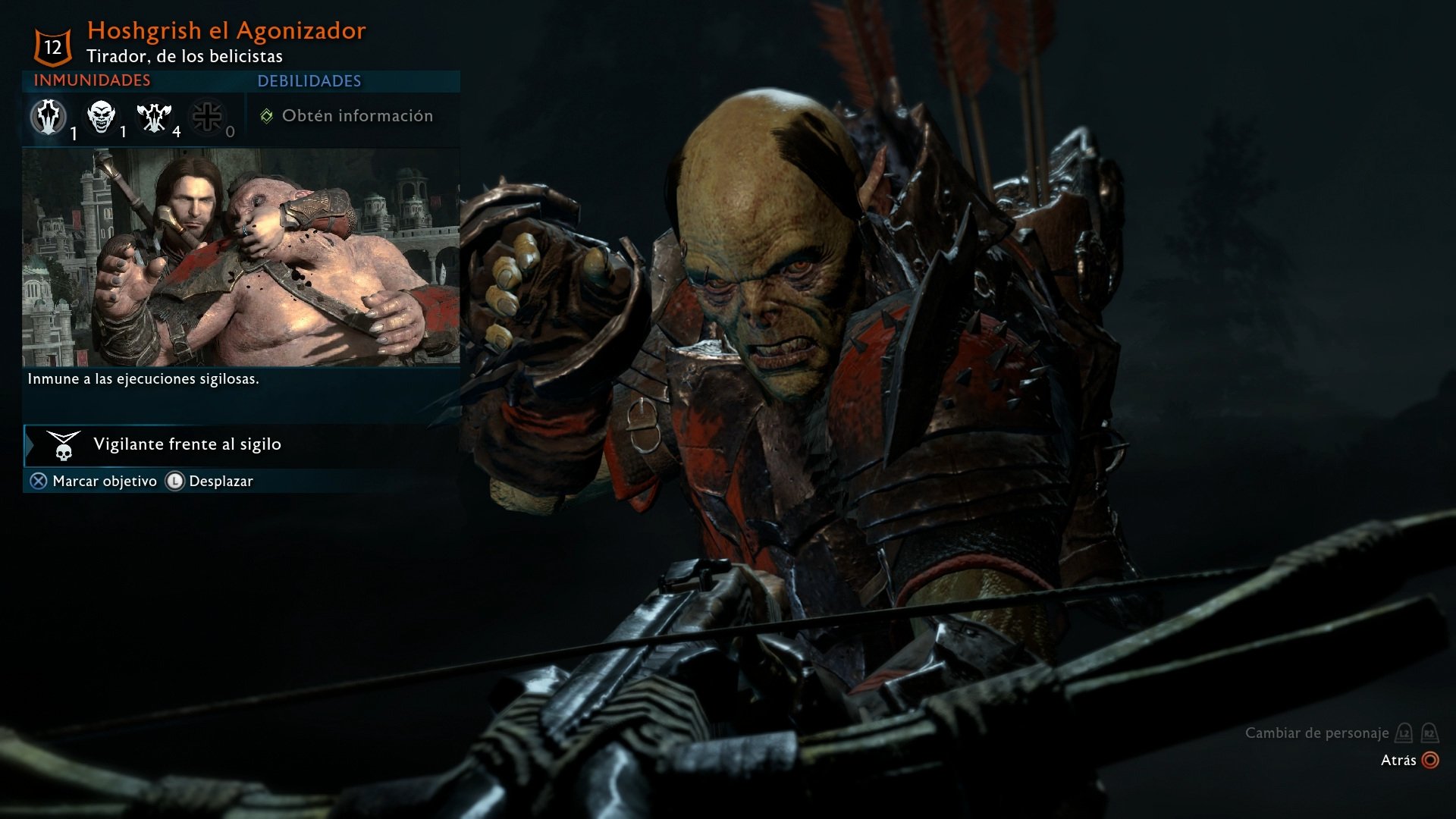The width and height of the screenshot is (1456, 819).
Task: Open the Obtén información weakness entry
Action: 347,116
